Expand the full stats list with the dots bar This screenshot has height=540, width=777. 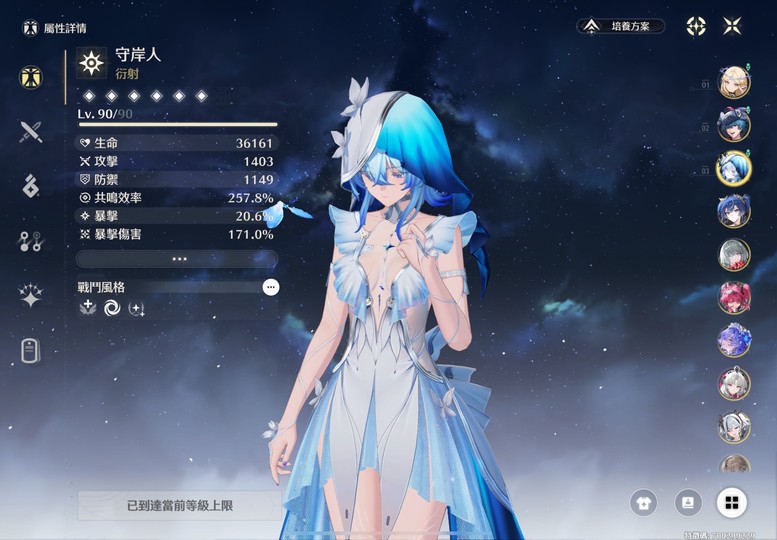click(177, 258)
